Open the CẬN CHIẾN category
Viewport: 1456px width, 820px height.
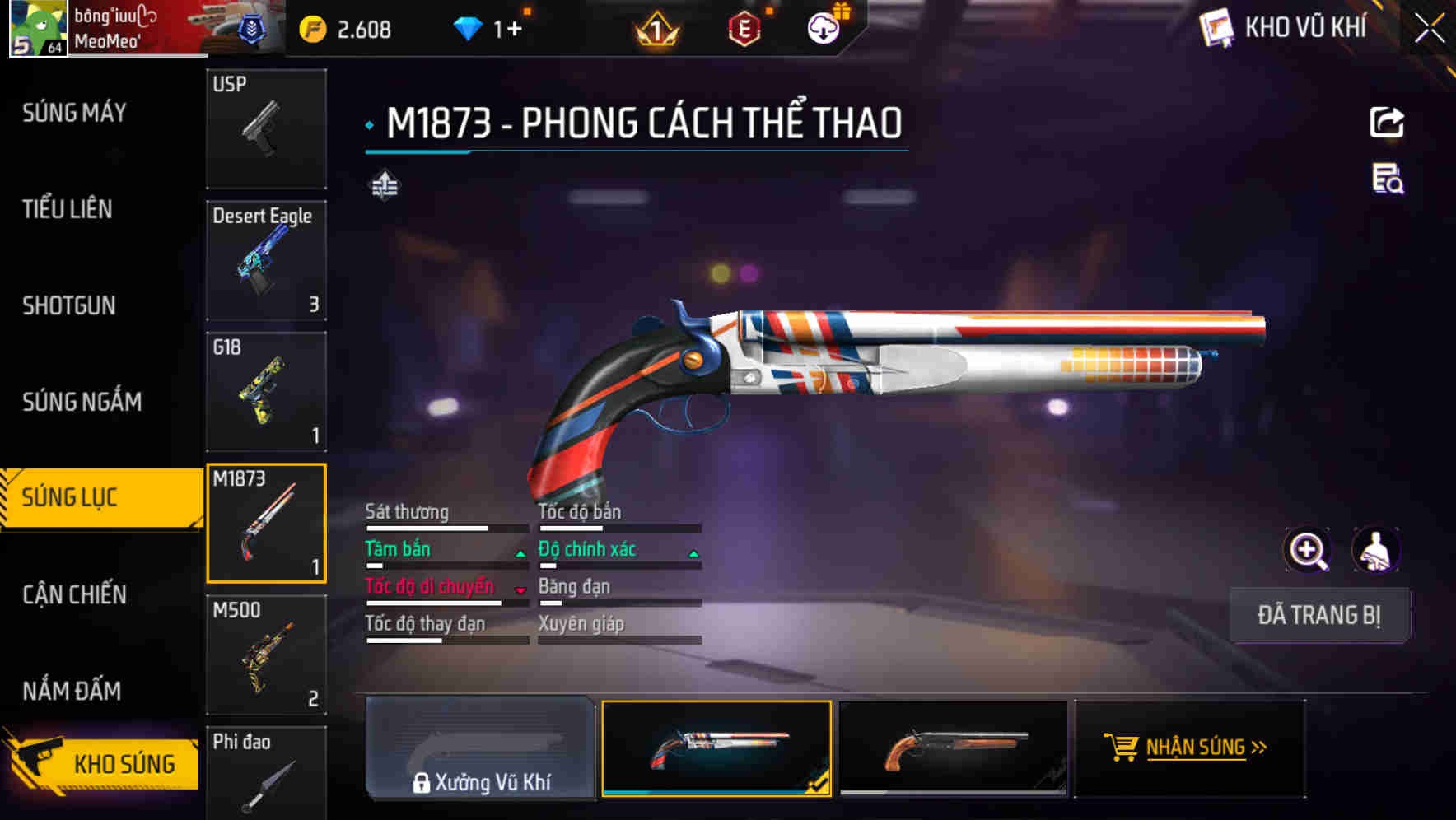[x=75, y=594]
